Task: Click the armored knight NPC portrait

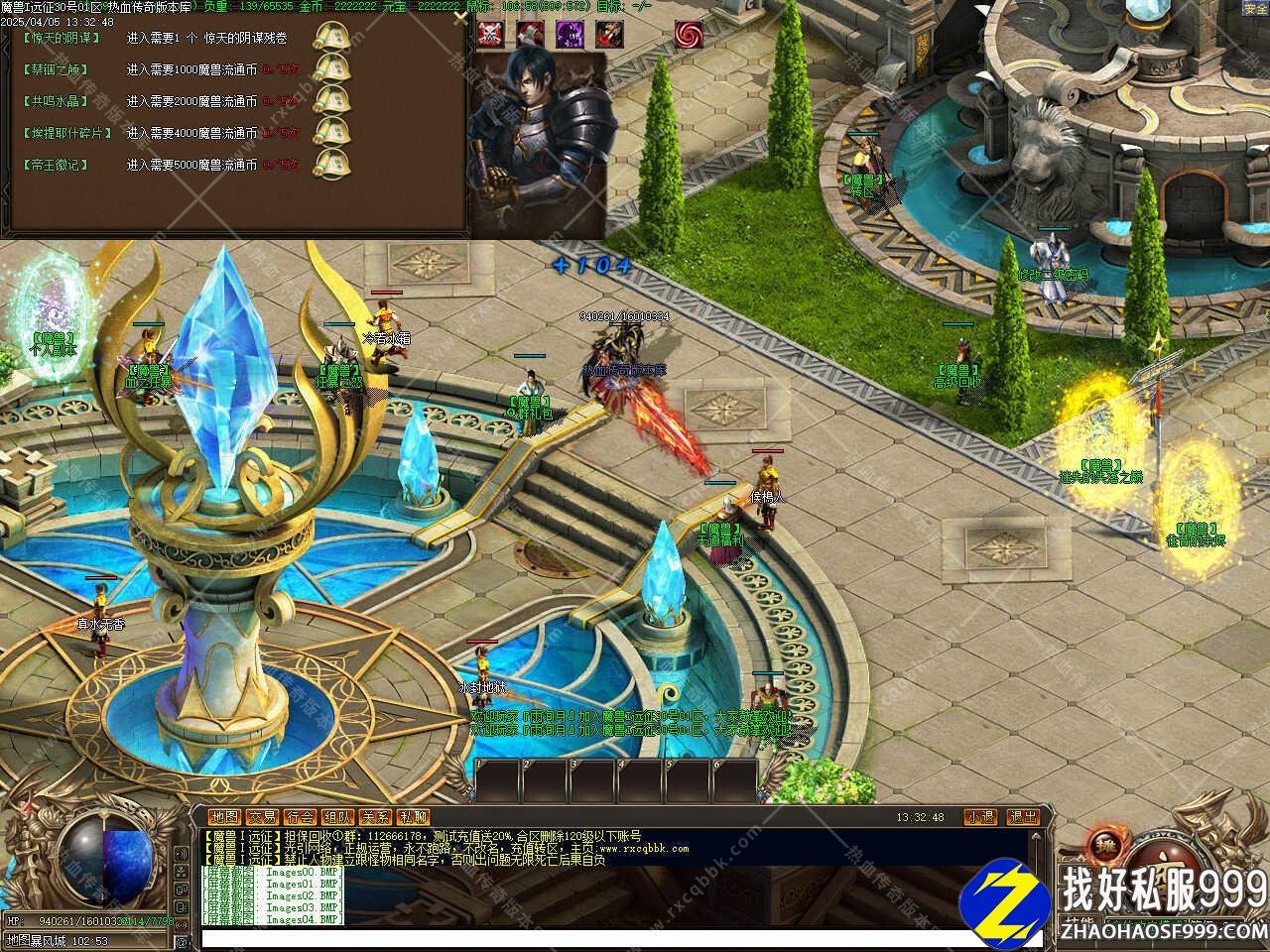Action: pos(537,139)
